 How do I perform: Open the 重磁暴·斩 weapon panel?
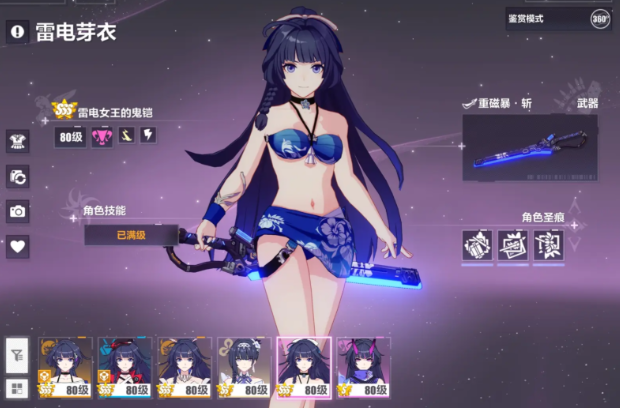click(x=529, y=147)
